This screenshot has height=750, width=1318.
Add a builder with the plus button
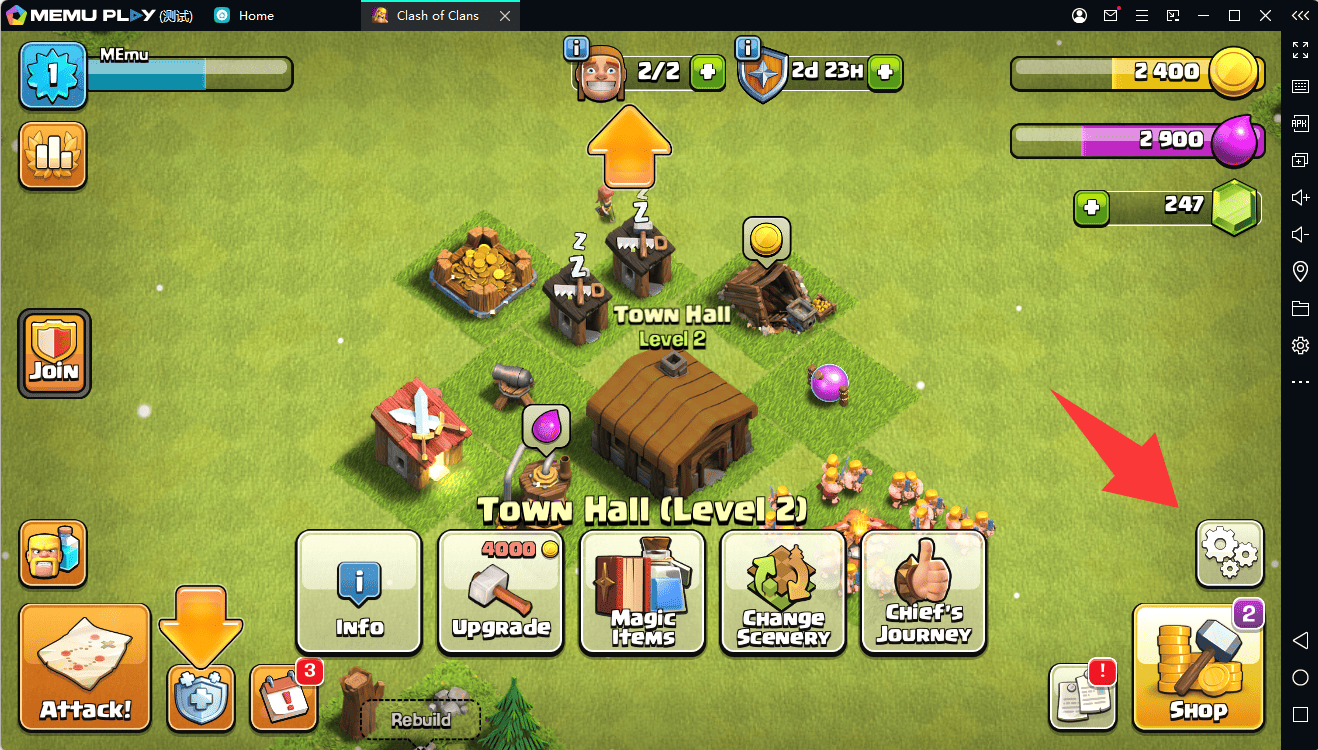(x=708, y=72)
